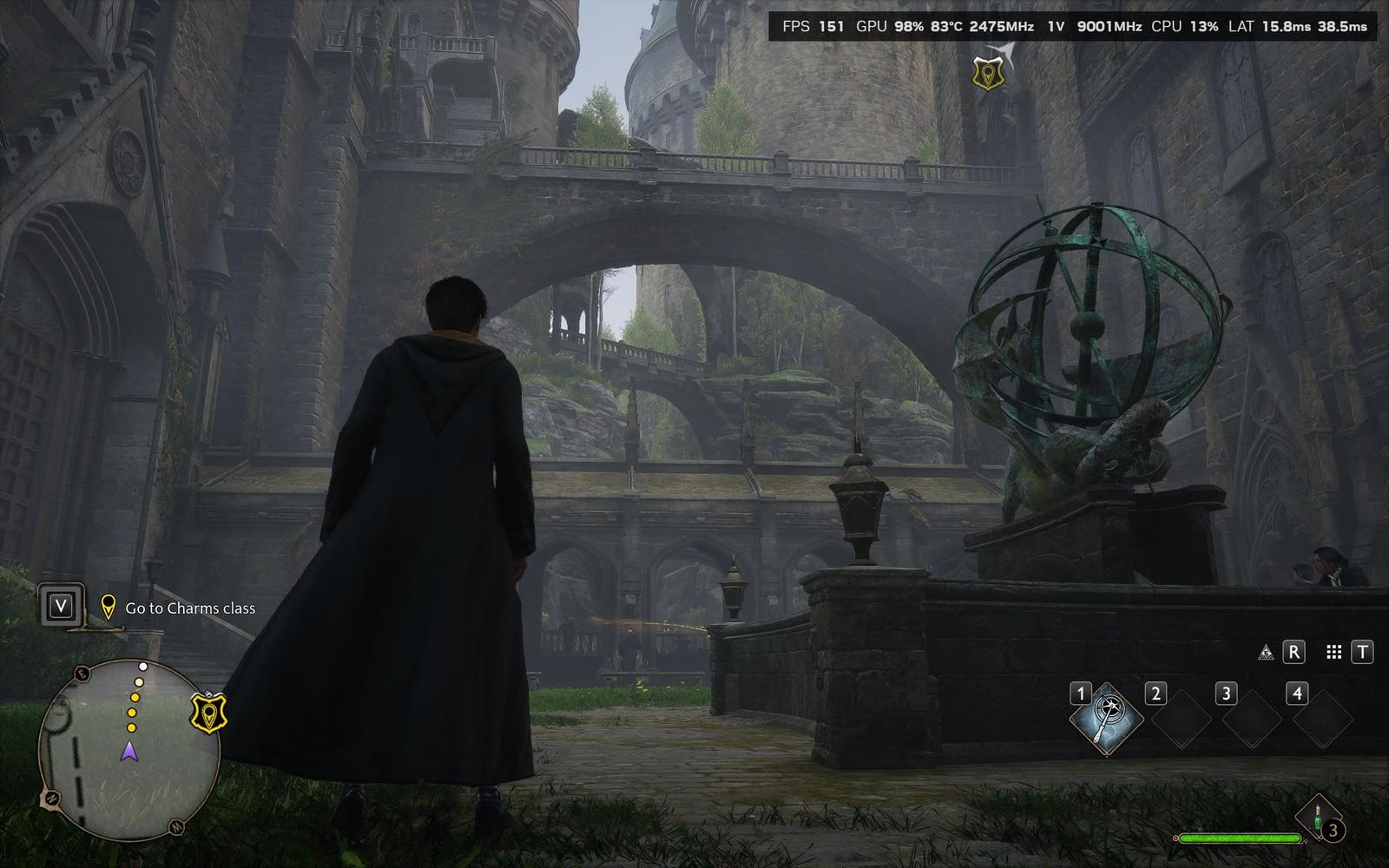Activate the wand spell in slot 1
The width and height of the screenshot is (1389, 868).
[x=1106, y=720]
